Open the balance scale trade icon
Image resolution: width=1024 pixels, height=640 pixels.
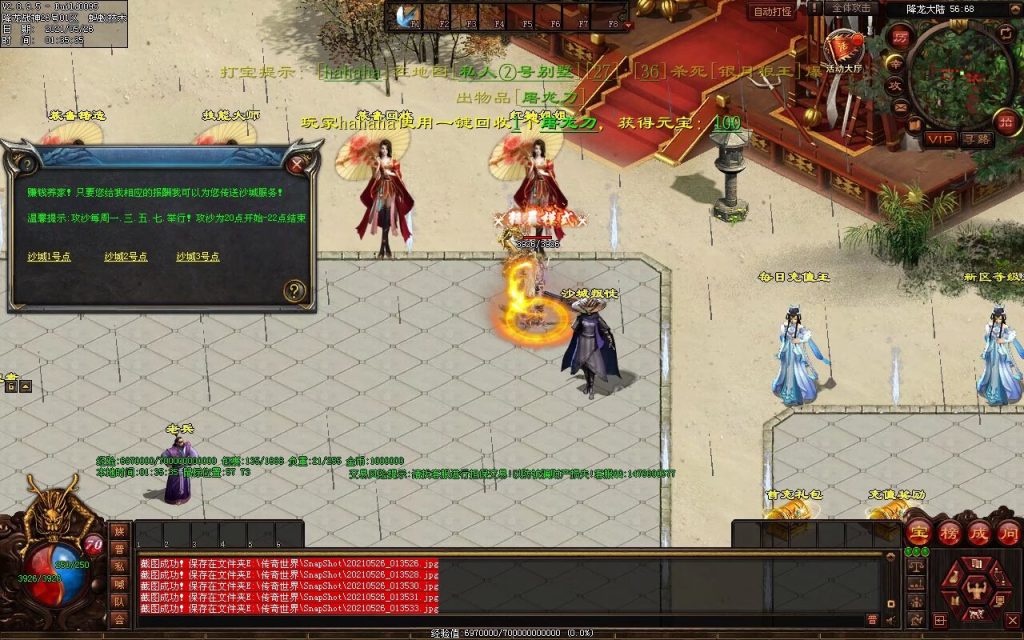pos(915,566)
